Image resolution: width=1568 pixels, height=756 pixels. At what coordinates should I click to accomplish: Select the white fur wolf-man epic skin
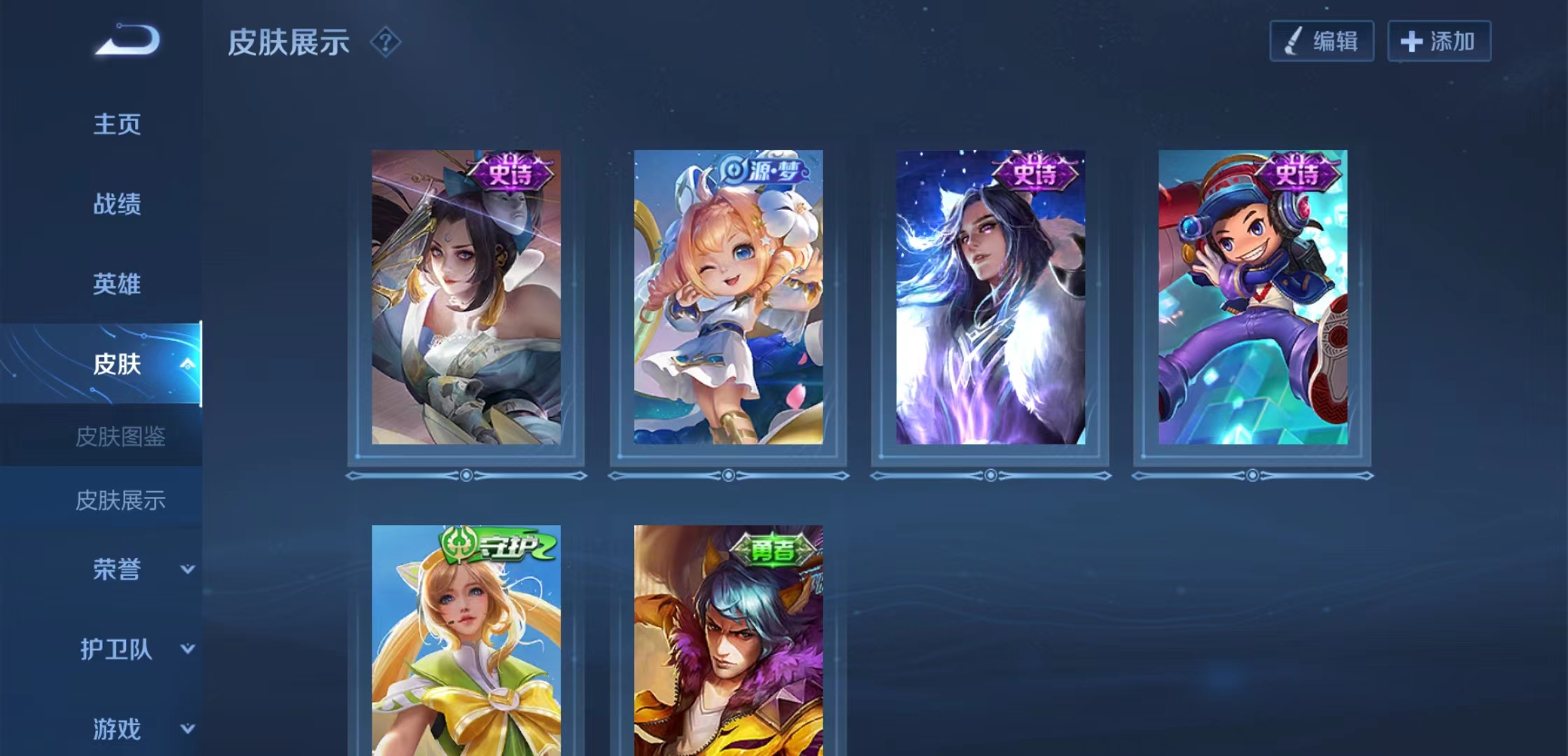(x=990, y=297)
